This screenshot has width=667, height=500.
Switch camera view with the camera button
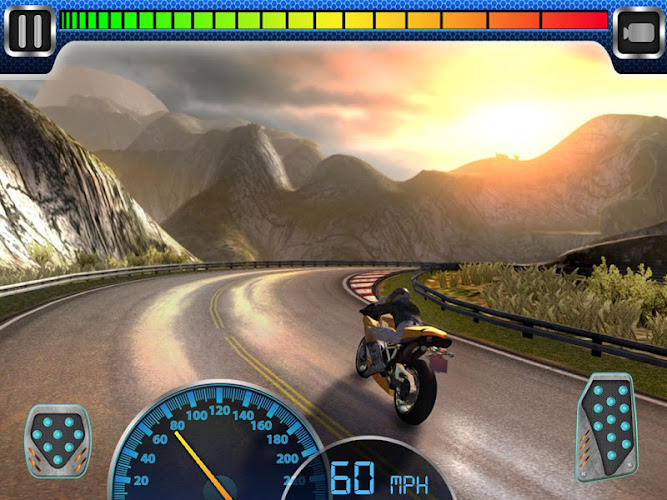click(638, 32)
